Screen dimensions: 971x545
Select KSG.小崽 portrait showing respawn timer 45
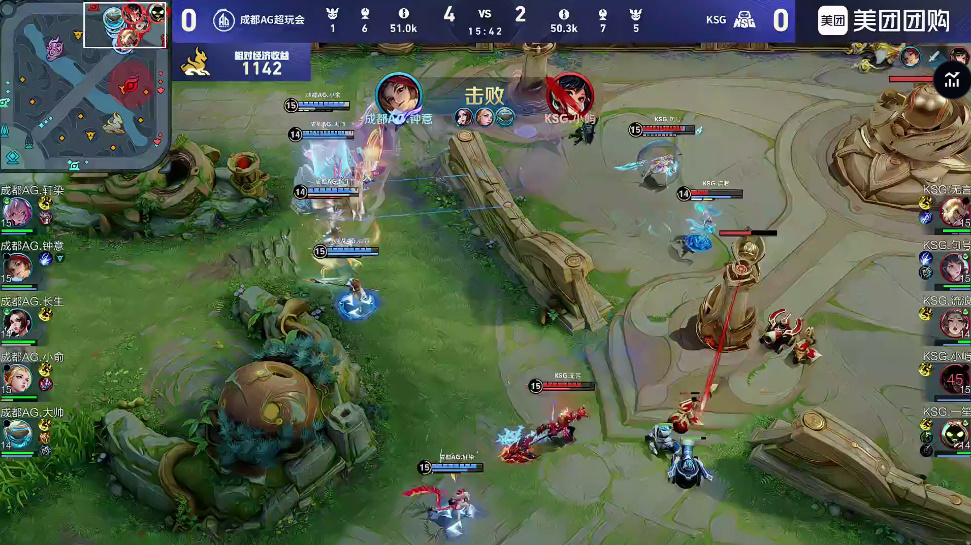click(953, 379)
